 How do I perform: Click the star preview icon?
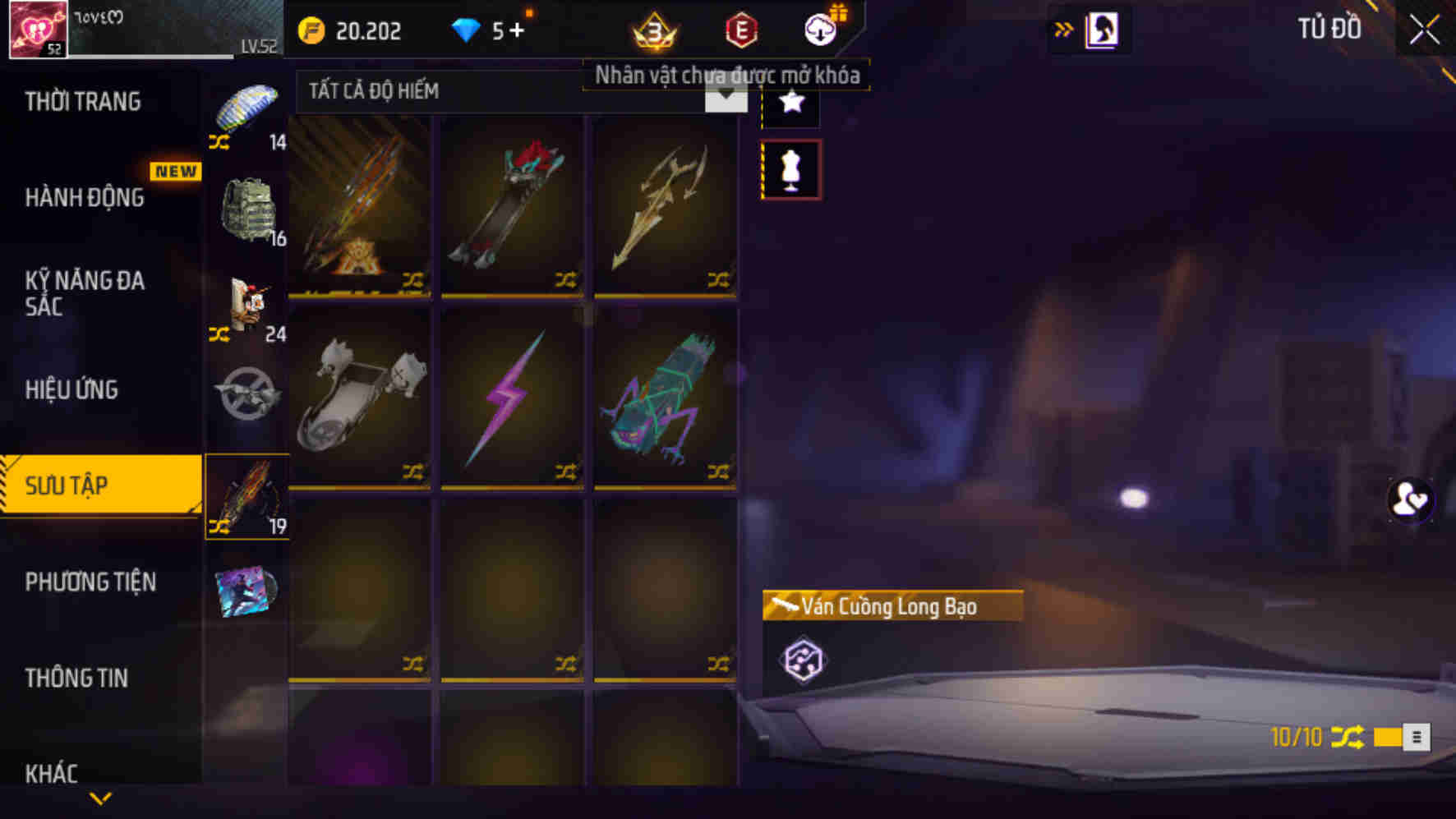(x=790, y=104)
